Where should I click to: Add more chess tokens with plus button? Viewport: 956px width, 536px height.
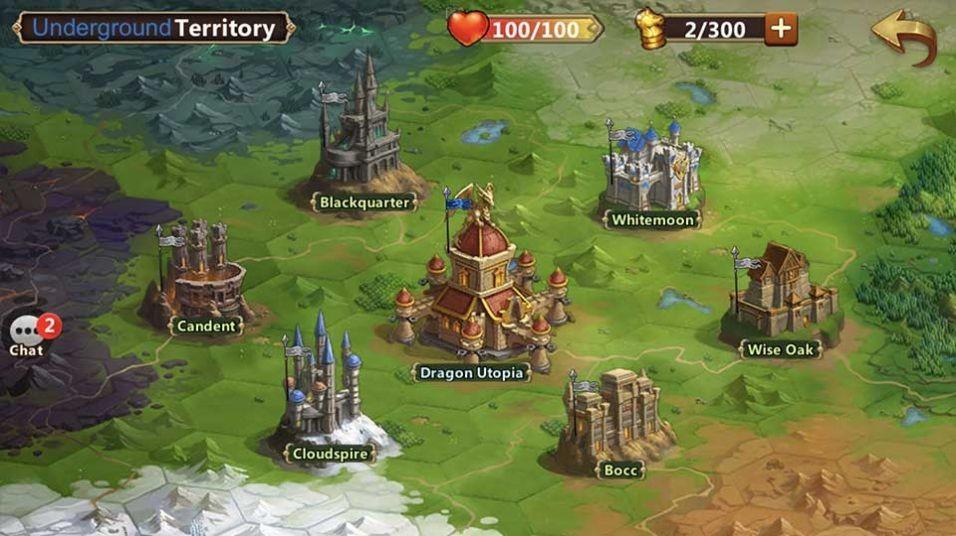(781, 29)
